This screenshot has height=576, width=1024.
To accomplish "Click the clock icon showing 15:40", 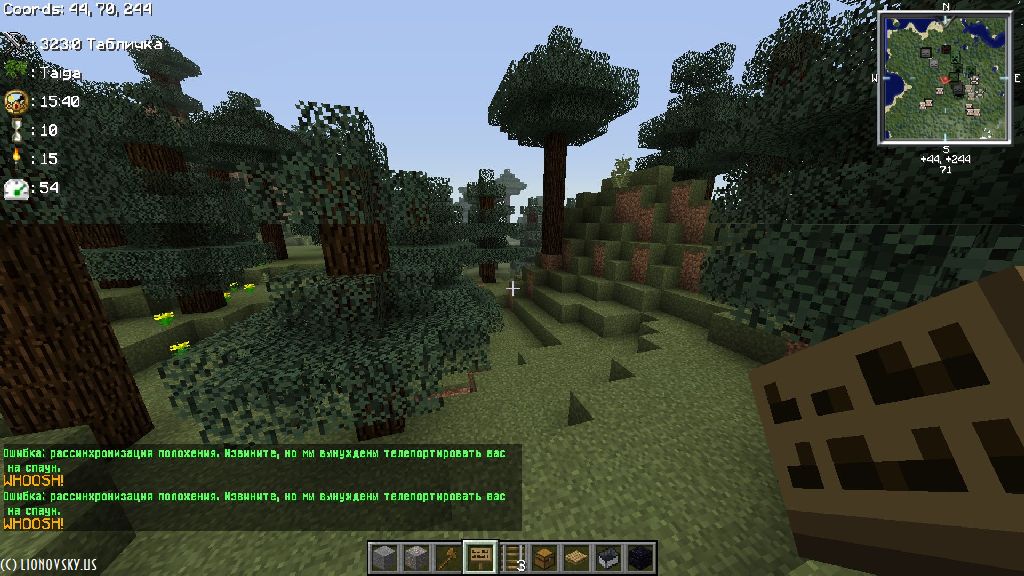I will (x=15, y=101).
